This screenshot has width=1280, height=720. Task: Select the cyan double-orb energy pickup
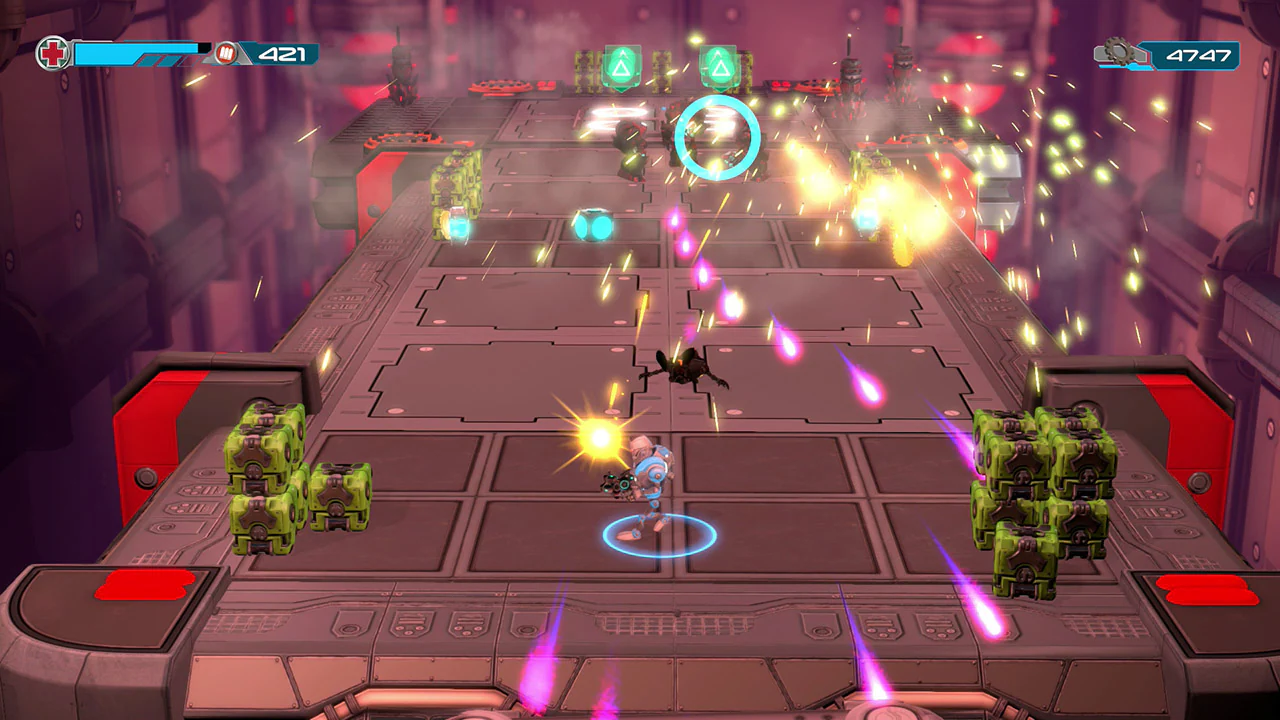coord(593,227)
